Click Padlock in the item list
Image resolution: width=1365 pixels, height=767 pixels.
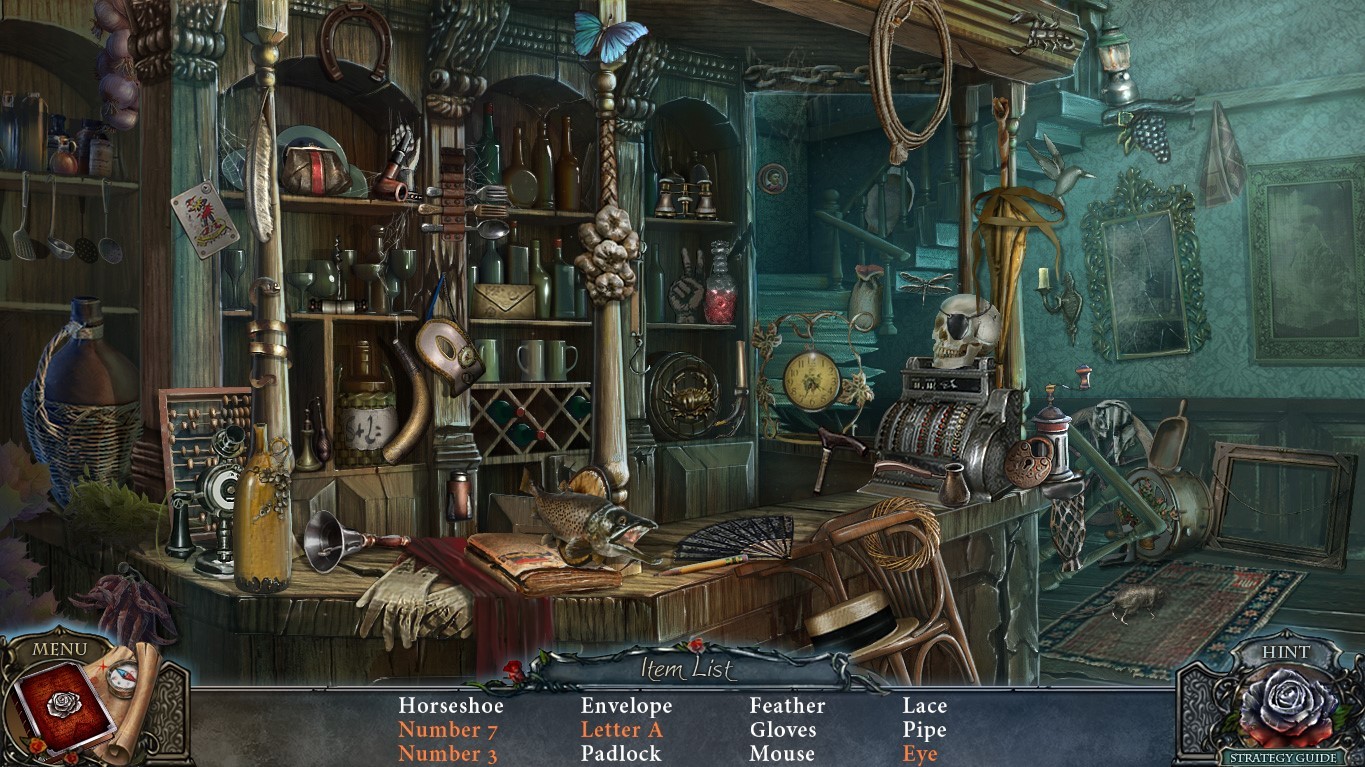(621, 754)
